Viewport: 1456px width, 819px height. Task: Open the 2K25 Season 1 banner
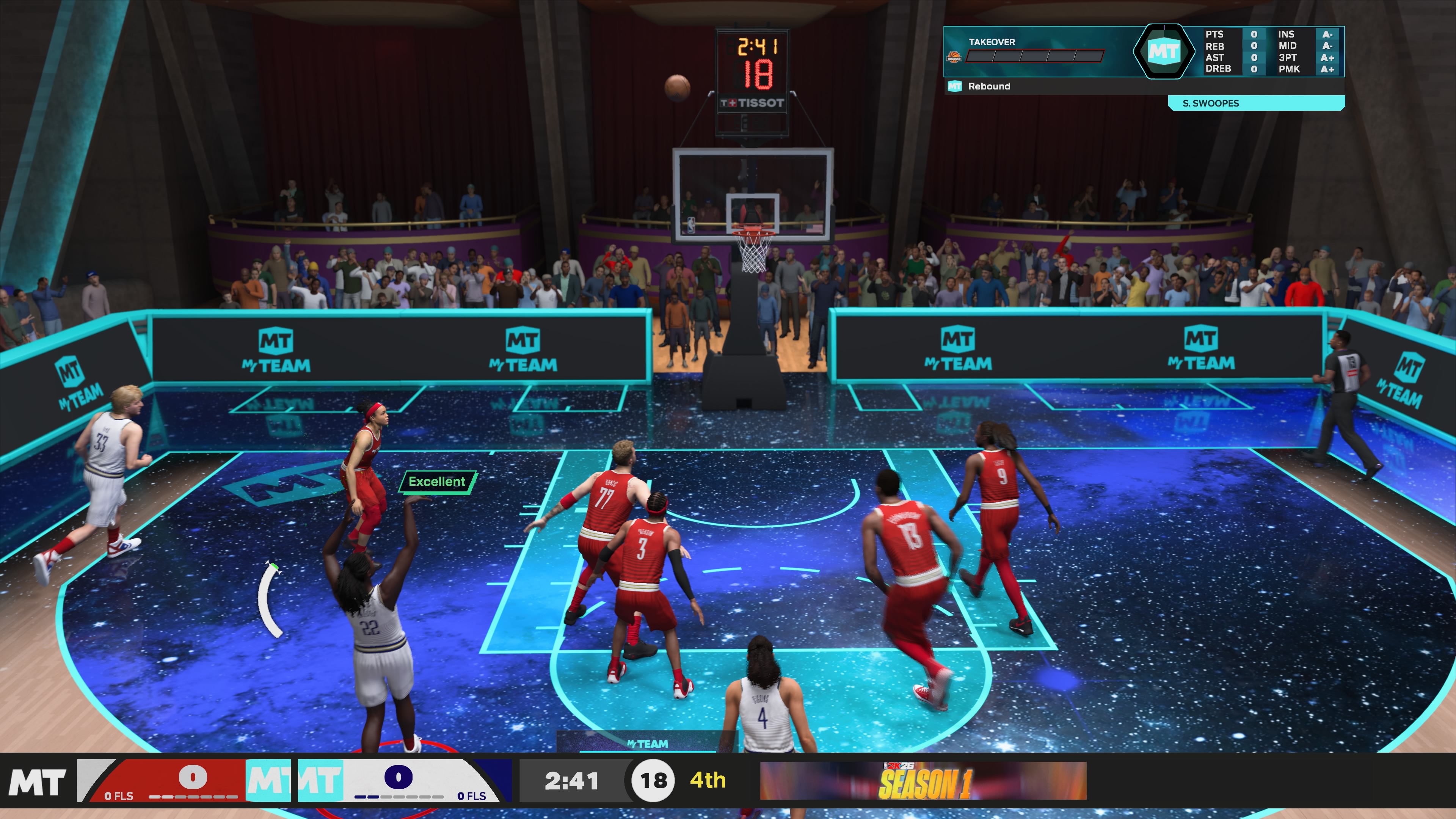[923, 781]
